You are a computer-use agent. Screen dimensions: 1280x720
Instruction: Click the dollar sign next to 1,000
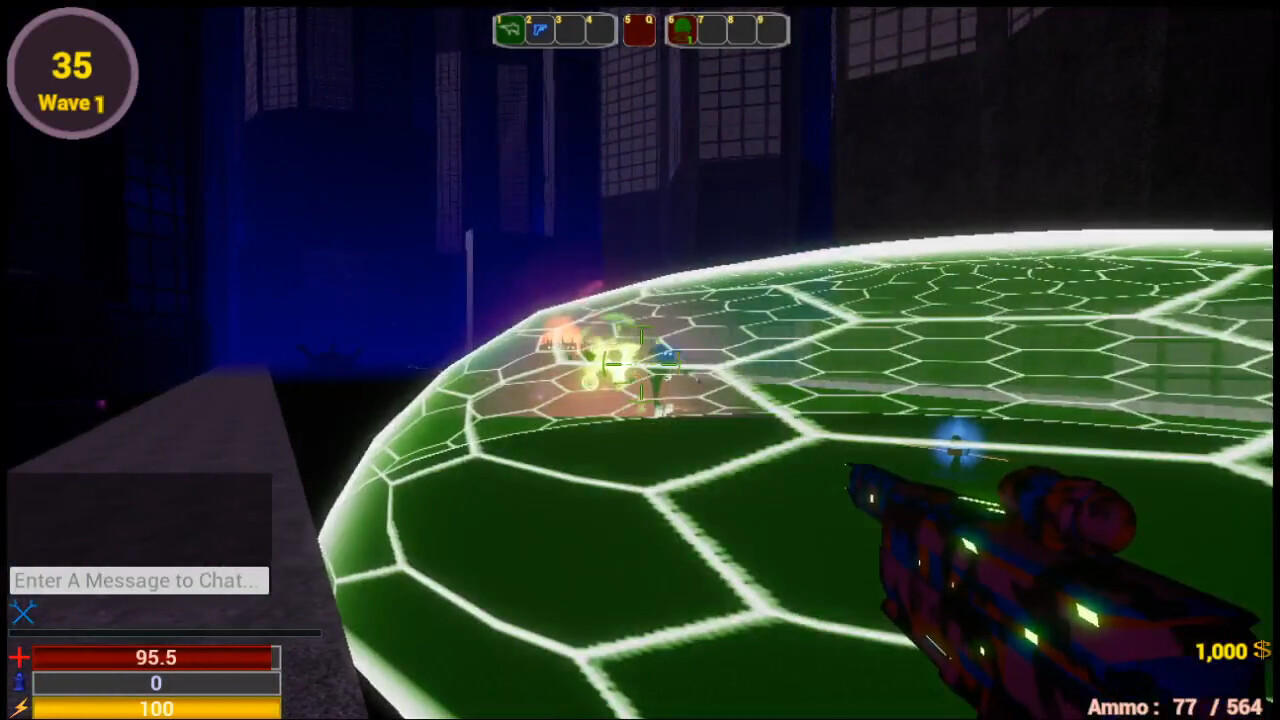tap(1261, 652)
